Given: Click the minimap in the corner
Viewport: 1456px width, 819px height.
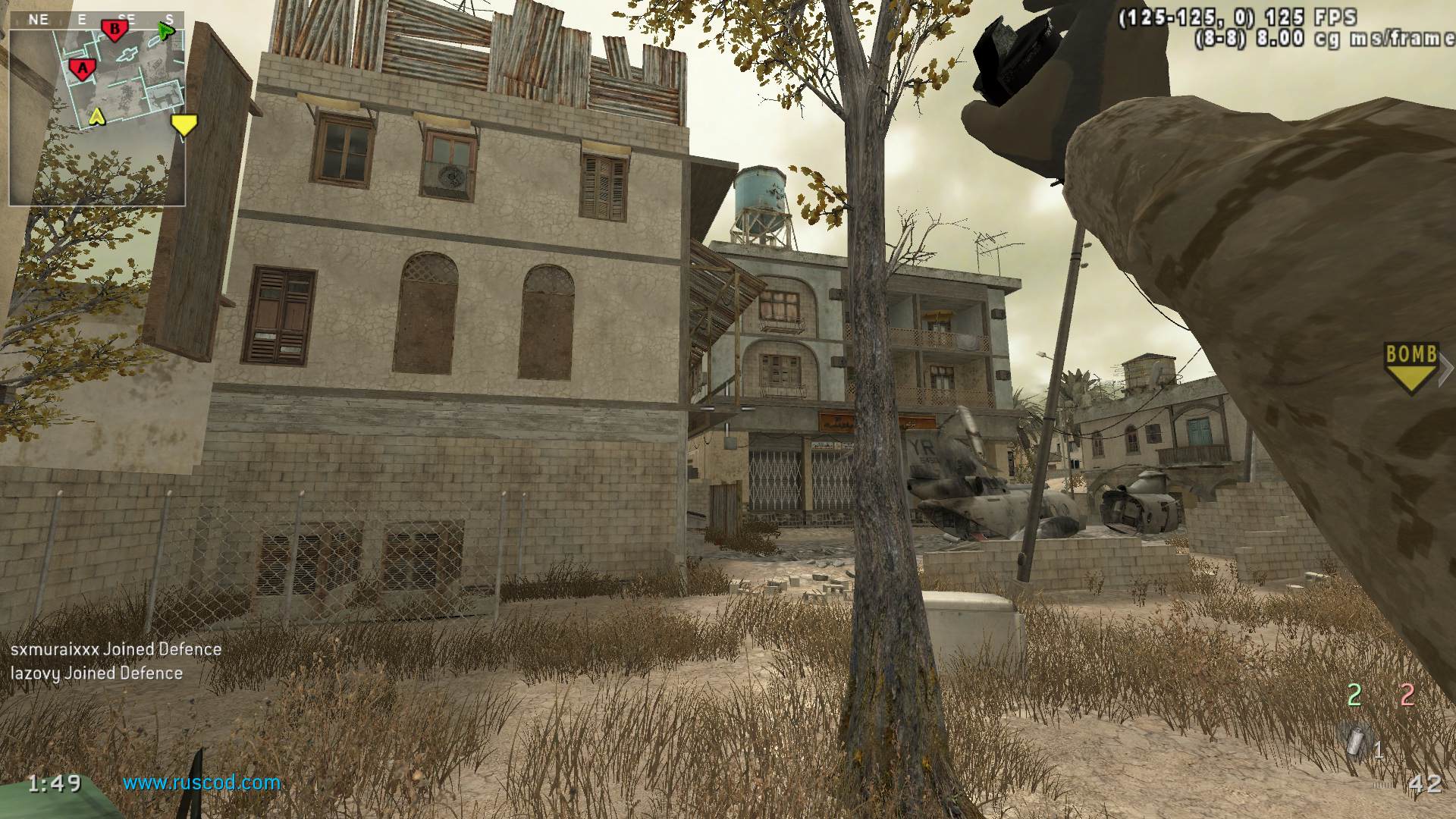Looking at the screenshot, I should (97, 114).
